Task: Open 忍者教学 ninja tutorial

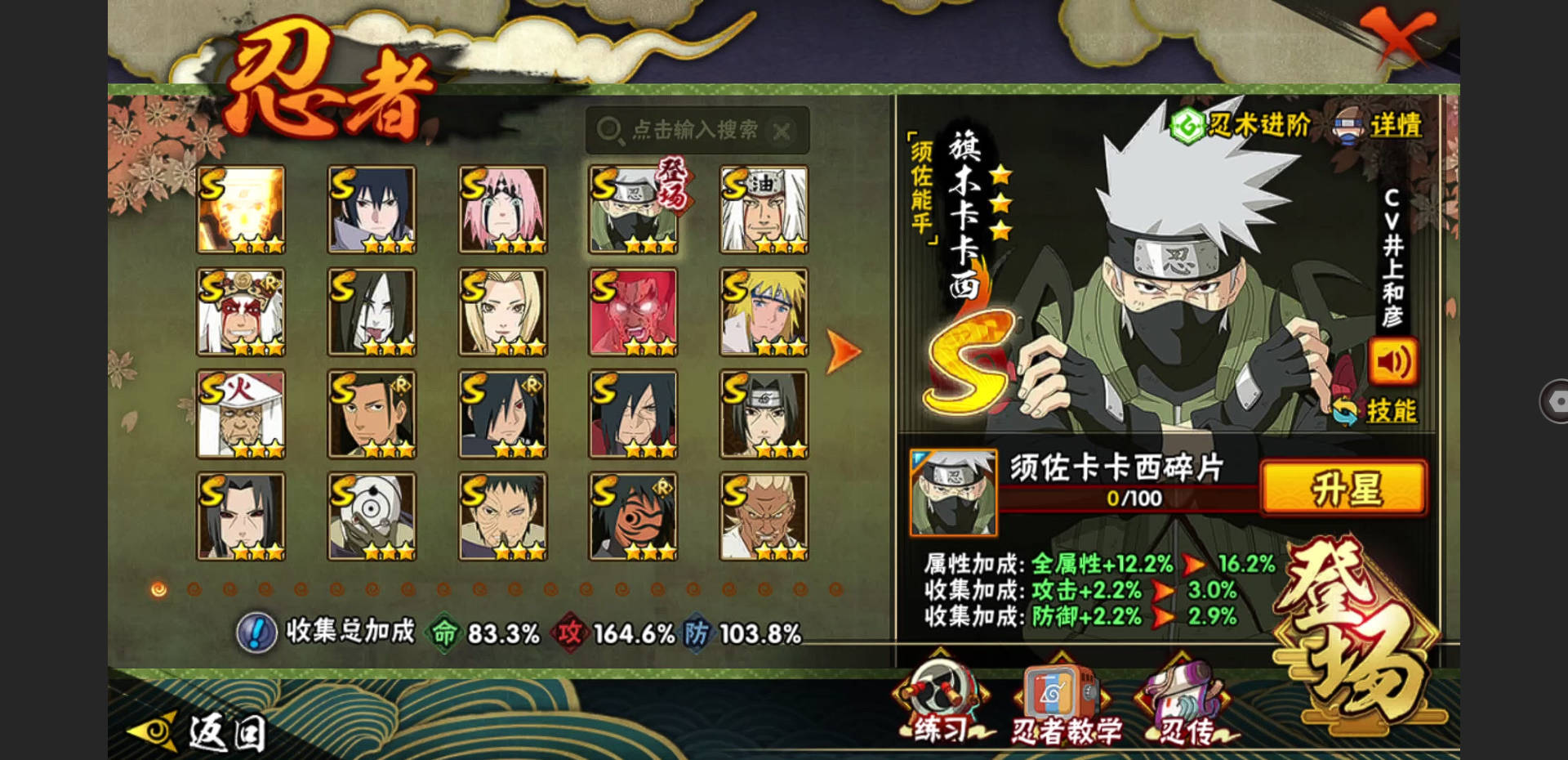Action: tap(1065, 708)
